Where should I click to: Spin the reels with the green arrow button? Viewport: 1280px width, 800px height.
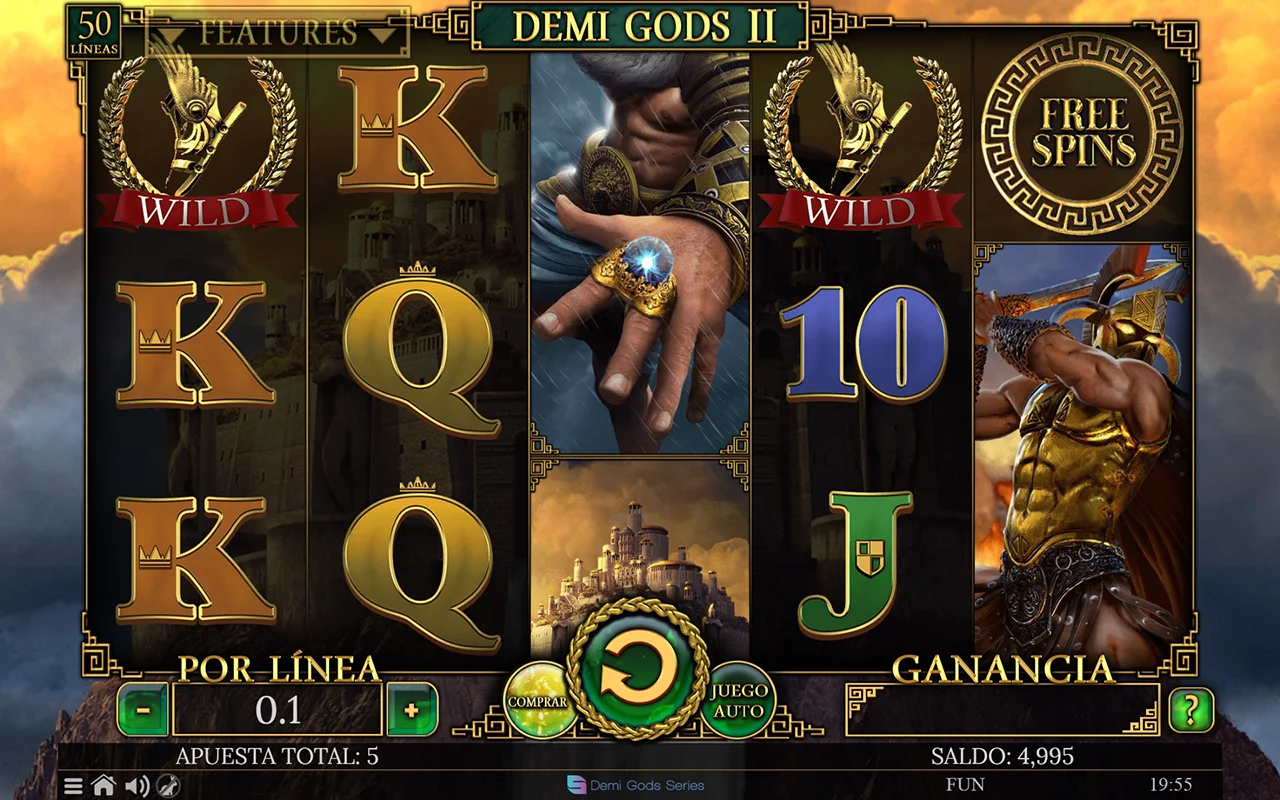click(x=638, y=669)
